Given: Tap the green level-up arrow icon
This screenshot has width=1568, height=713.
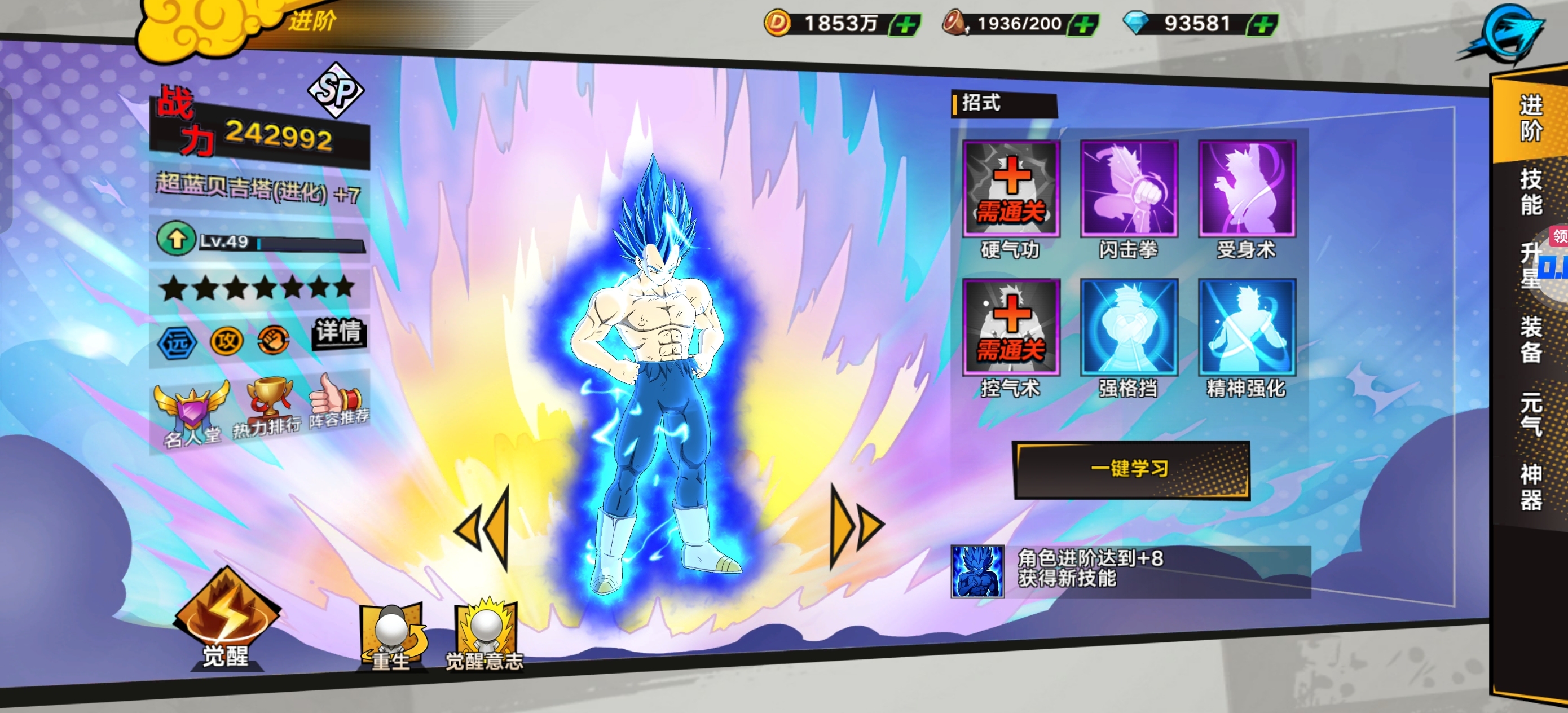Looking at the screenshot, I should [176, 239].
